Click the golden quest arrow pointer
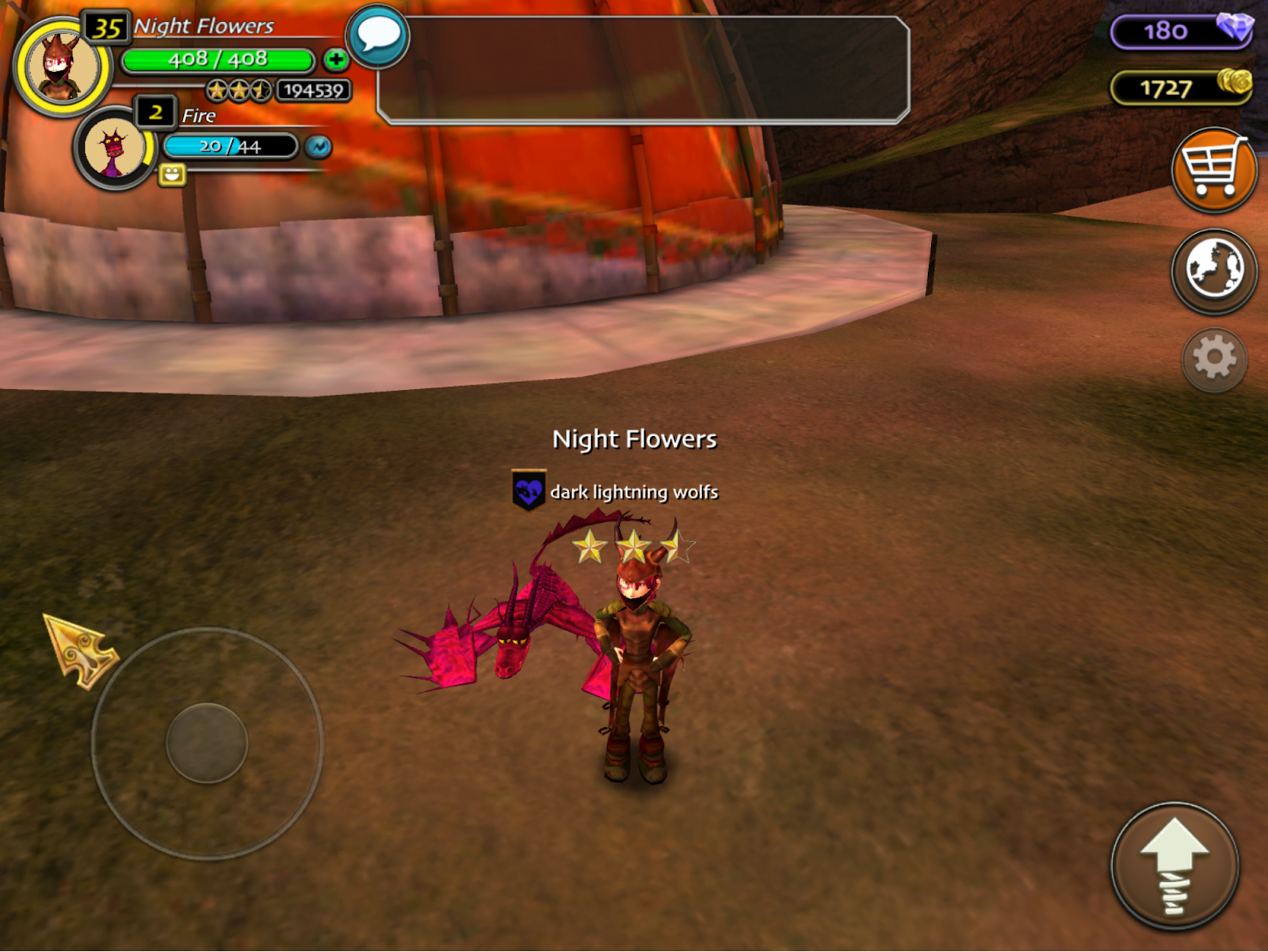The image size is (1268, 952). pyautogui.click(x=79, y=650)
